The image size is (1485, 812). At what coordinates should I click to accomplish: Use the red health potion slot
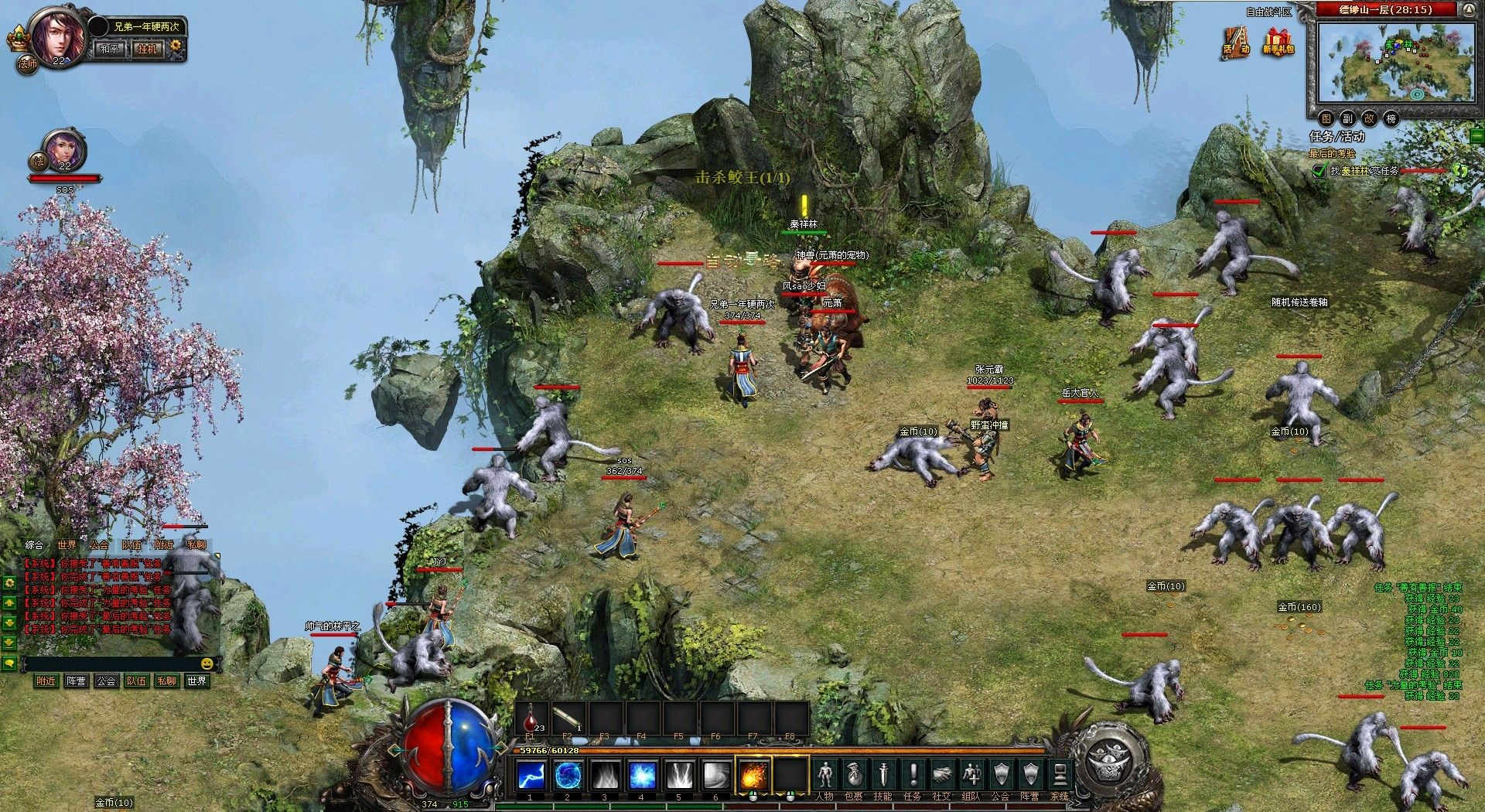532,718
